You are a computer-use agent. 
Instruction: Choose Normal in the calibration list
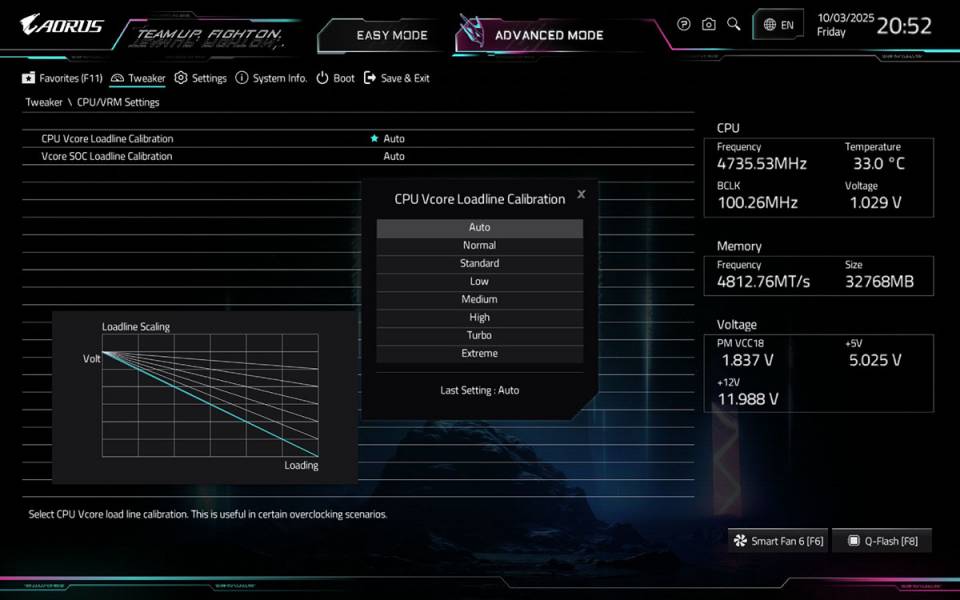point(479,246)
